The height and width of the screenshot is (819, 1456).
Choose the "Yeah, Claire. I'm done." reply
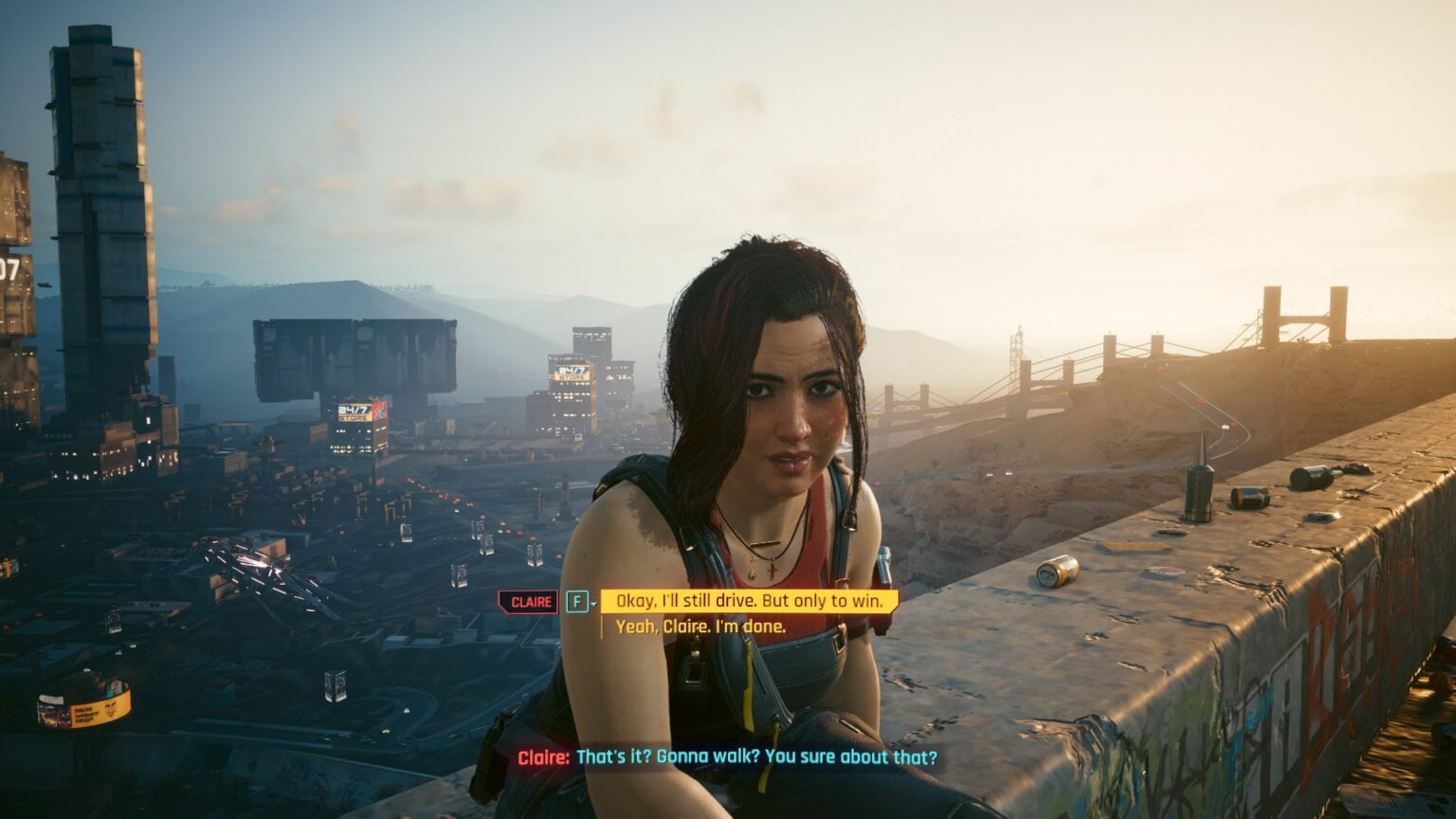(x=697, y=627)
